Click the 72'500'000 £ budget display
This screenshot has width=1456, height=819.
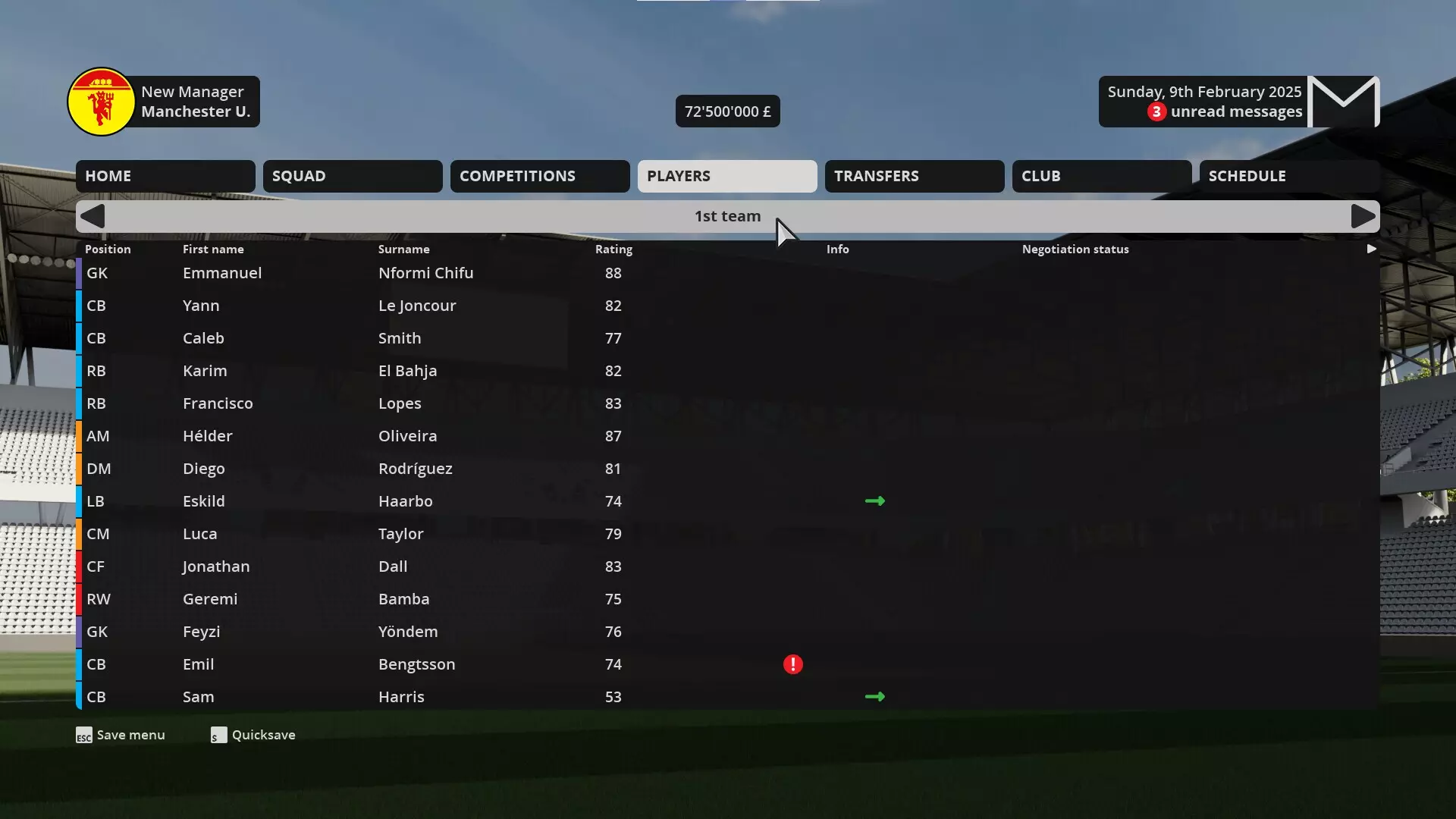727,111
